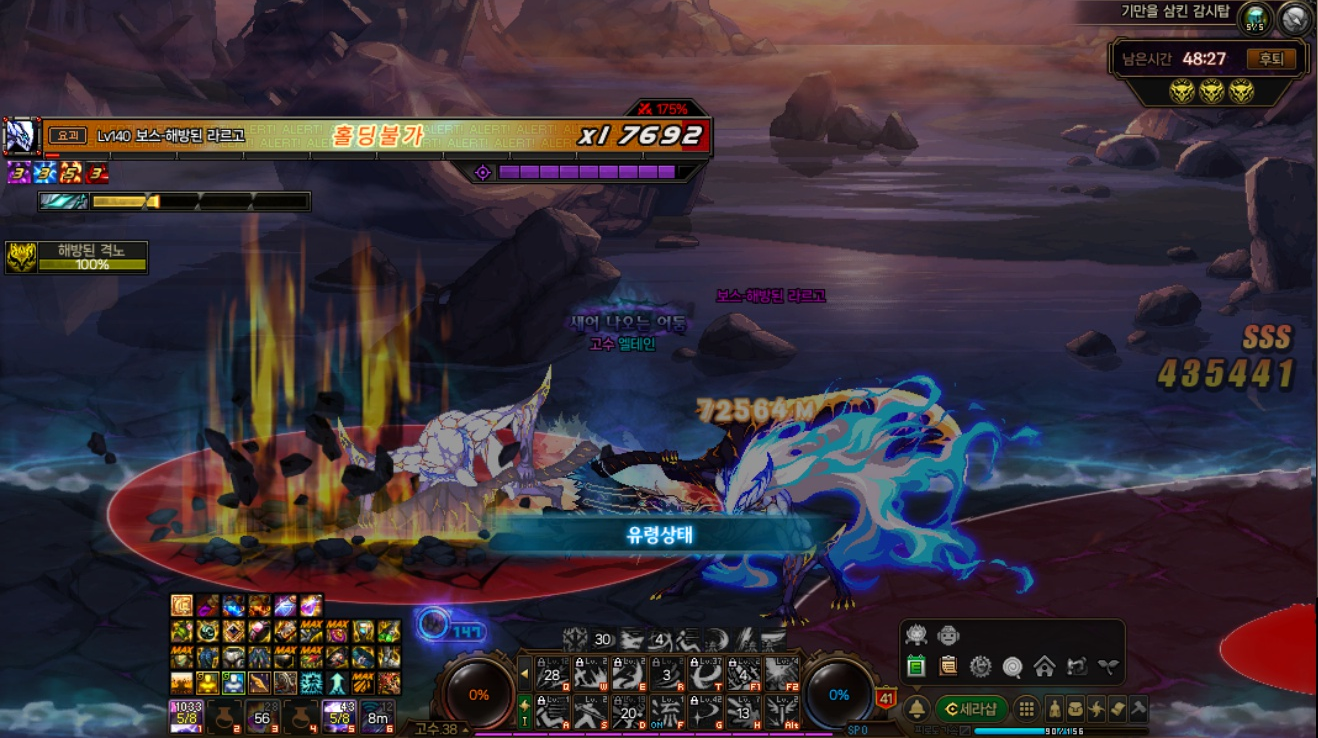Open the 세라샵 cash shop

coord(971,709)
